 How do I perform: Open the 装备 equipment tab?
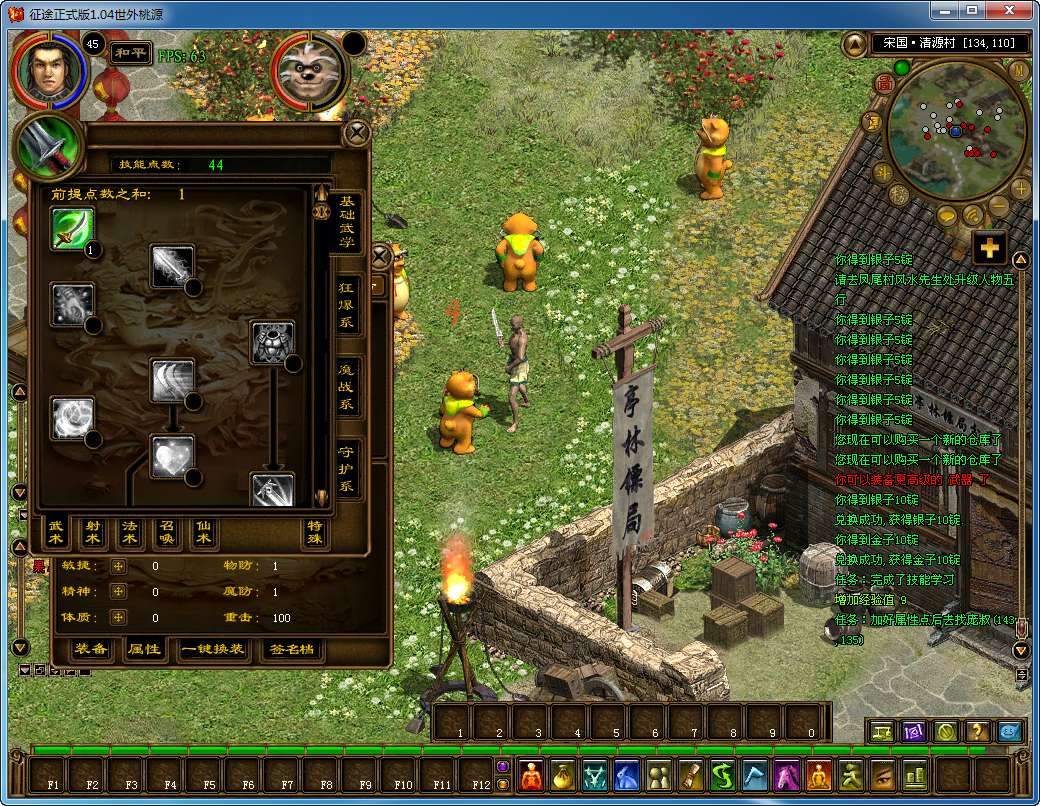point(90,649)
